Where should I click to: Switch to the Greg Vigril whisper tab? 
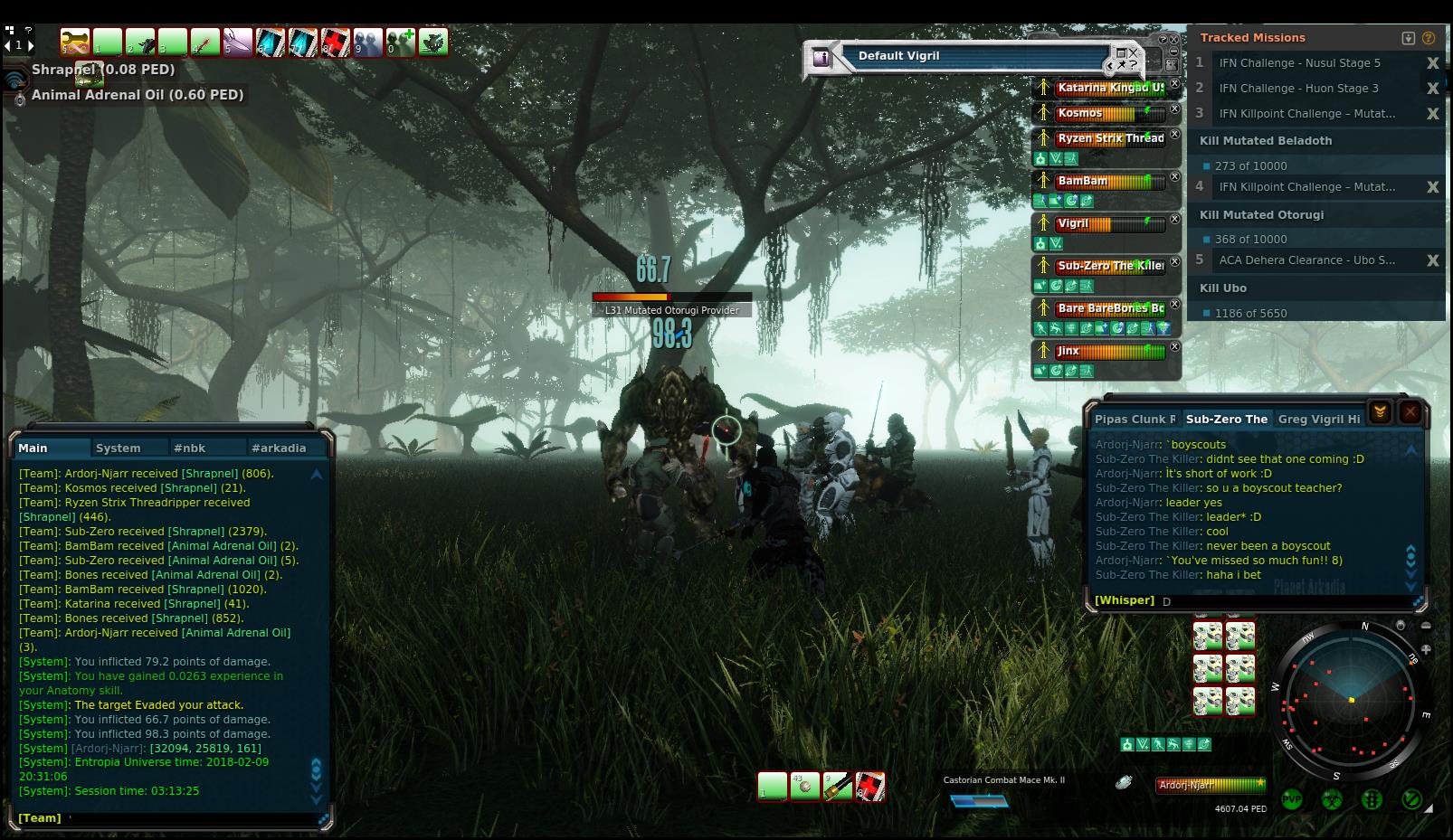1318,419
